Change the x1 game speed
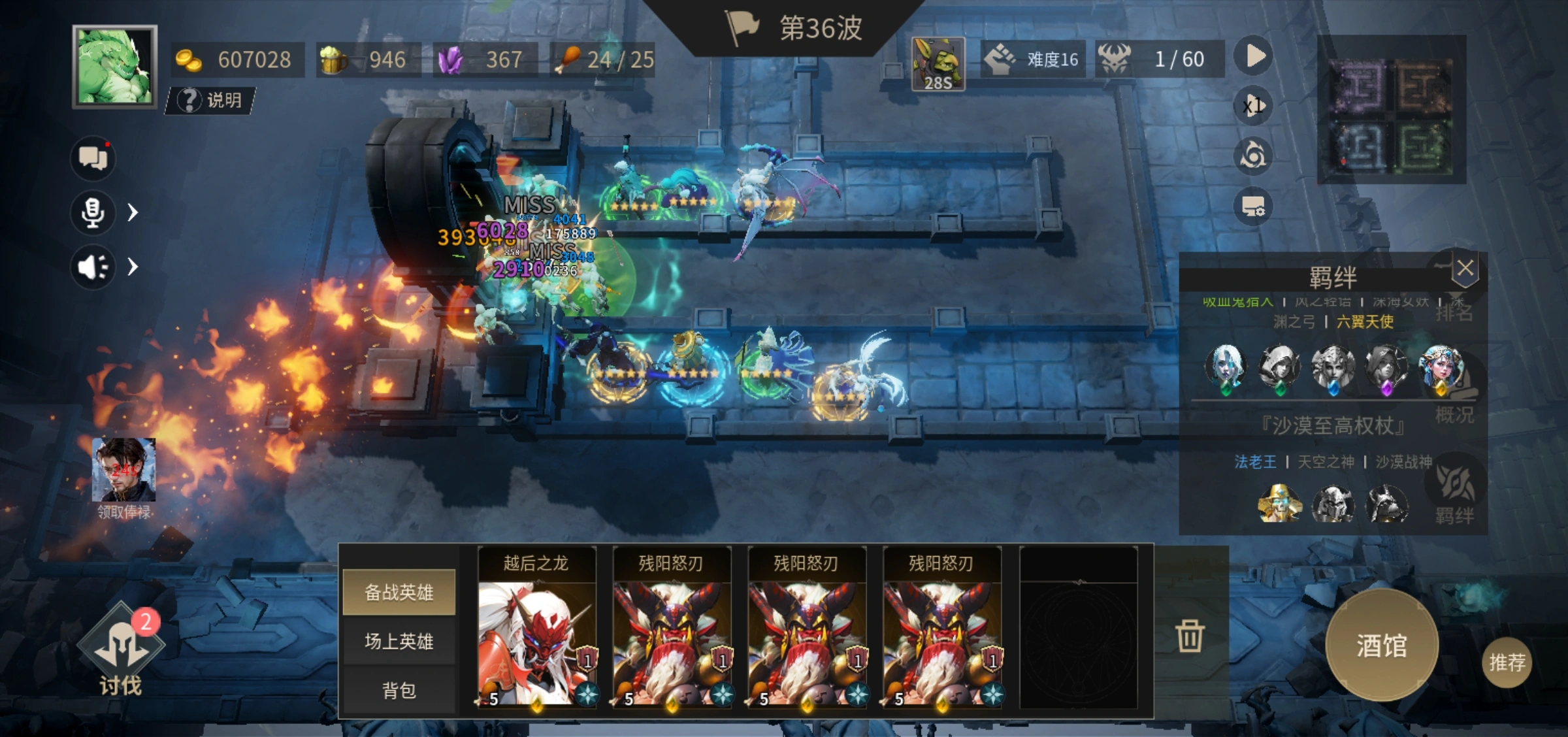Image resolution: width=1568 pixels, height=737 pixels. (1254, 106)
